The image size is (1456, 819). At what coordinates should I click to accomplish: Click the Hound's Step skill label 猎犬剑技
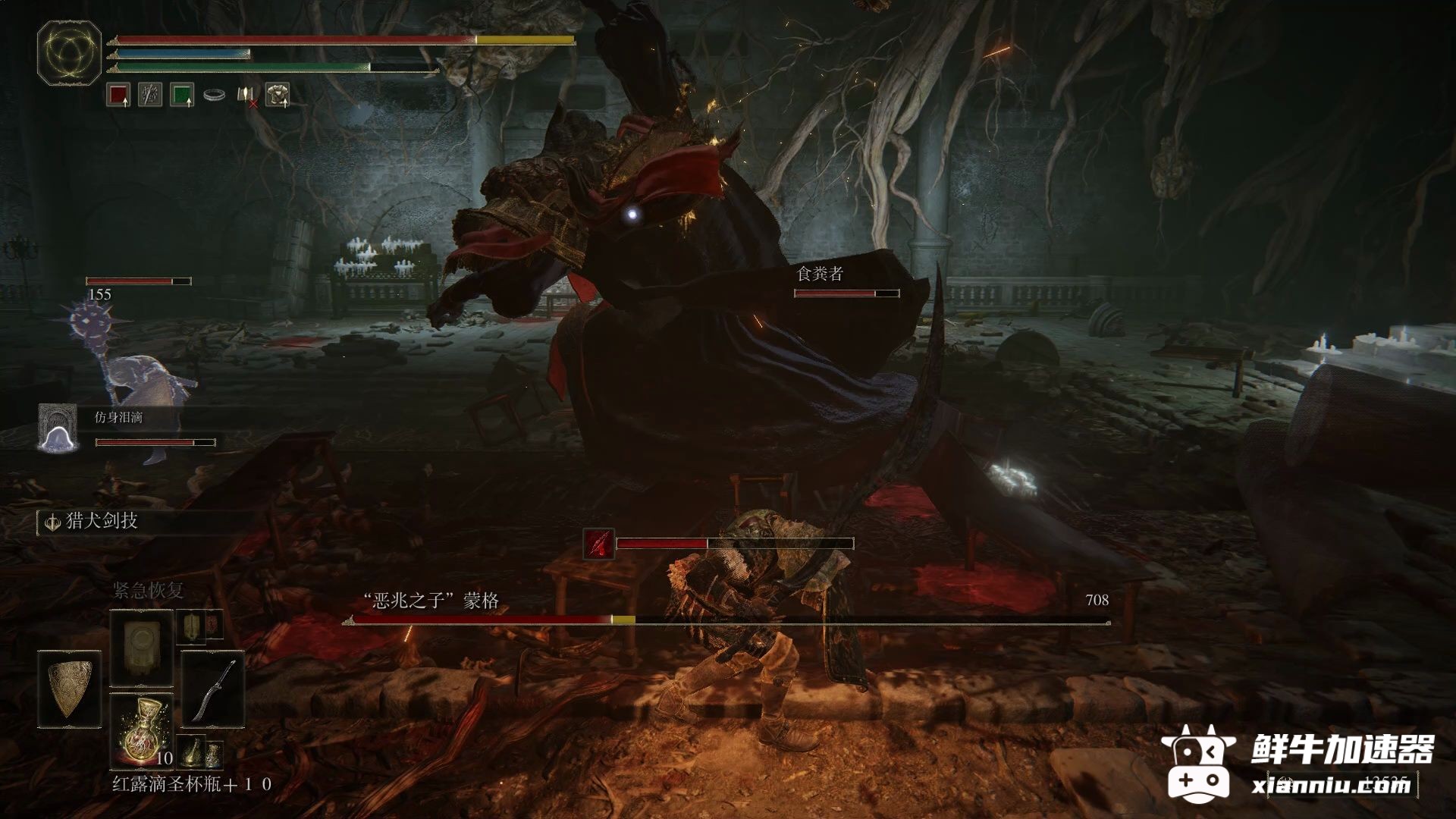(x=102, y=521)
